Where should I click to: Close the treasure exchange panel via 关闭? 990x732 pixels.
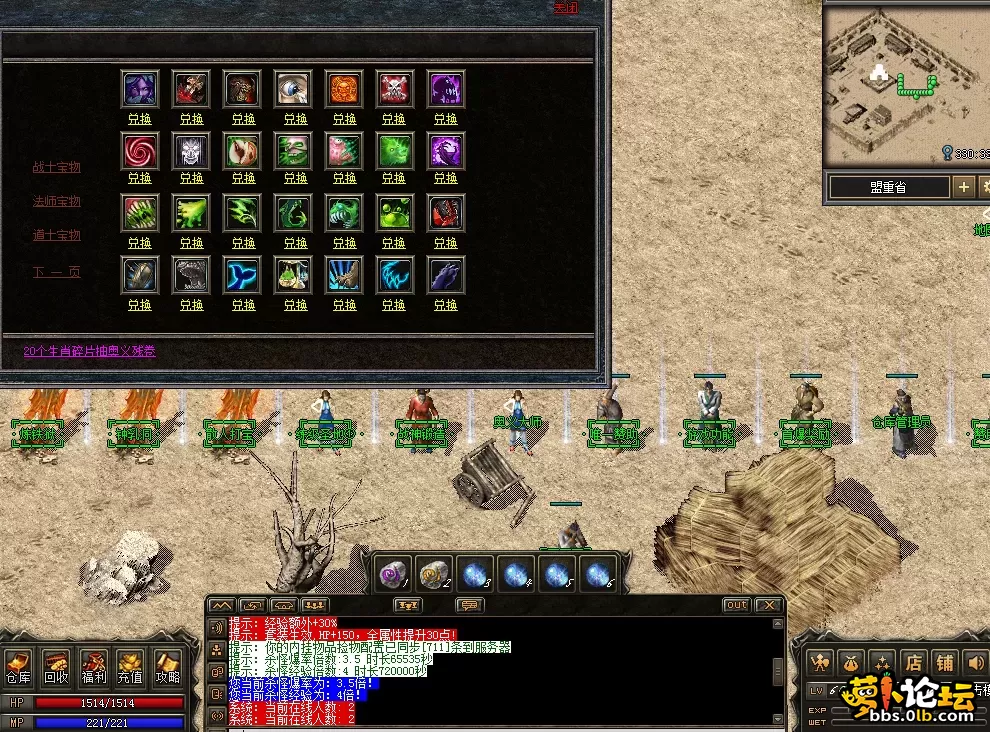pos(567,8)
